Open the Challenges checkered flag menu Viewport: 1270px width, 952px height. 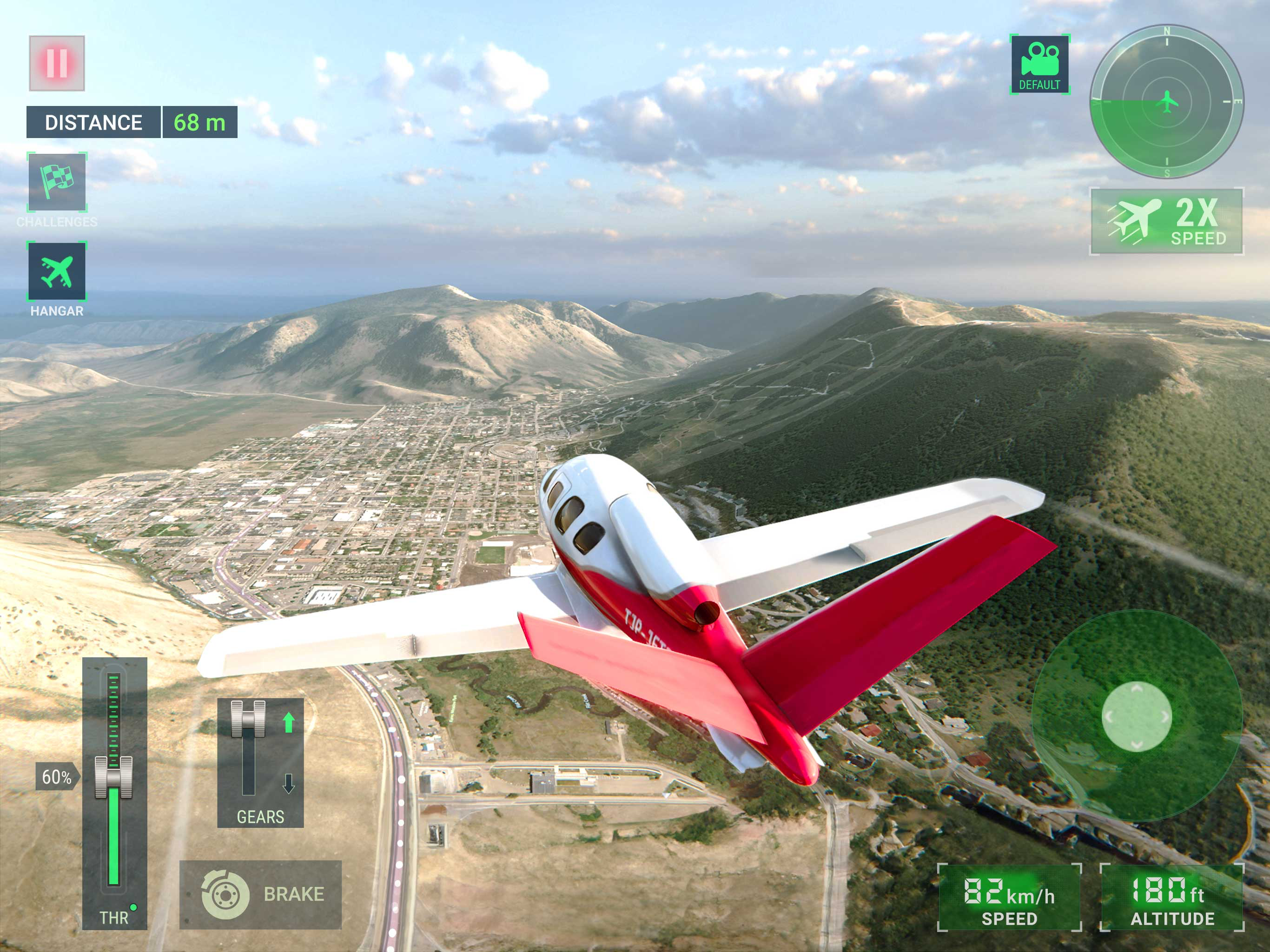pos(57,183)
